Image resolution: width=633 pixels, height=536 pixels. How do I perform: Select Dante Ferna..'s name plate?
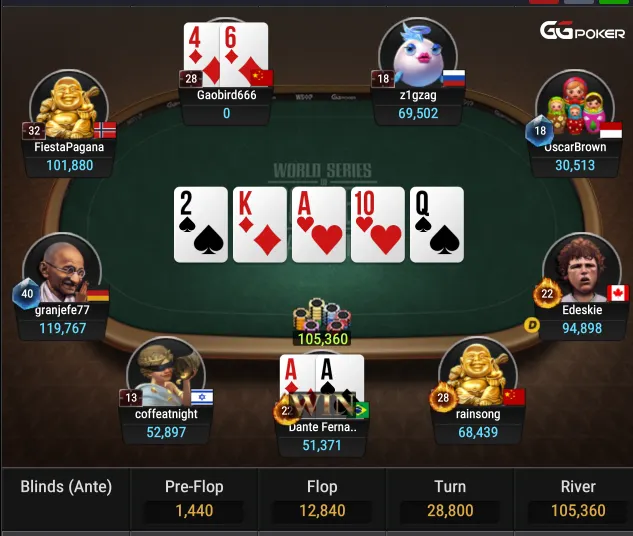(323, 436)
